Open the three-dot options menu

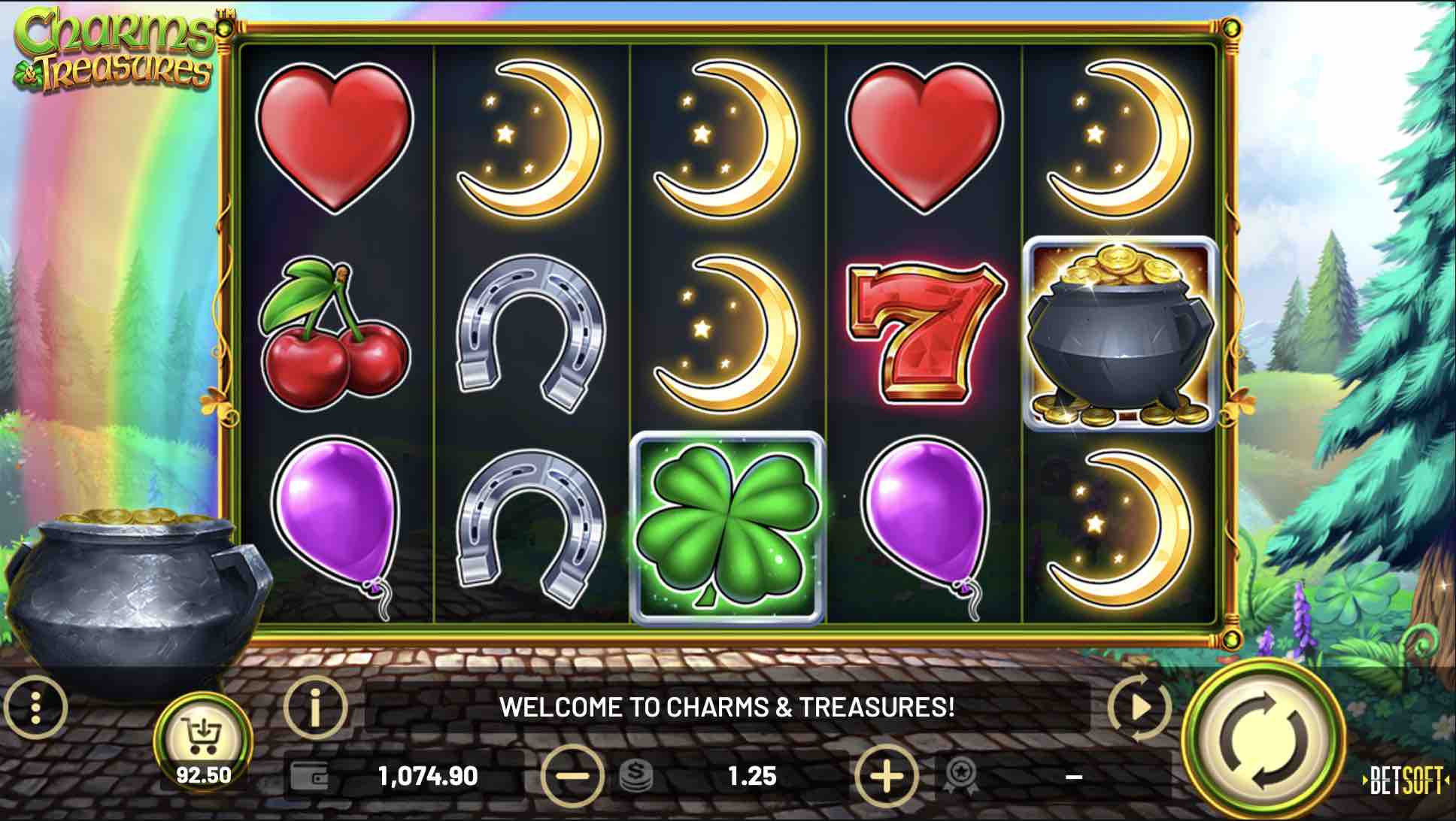[36, 707]
